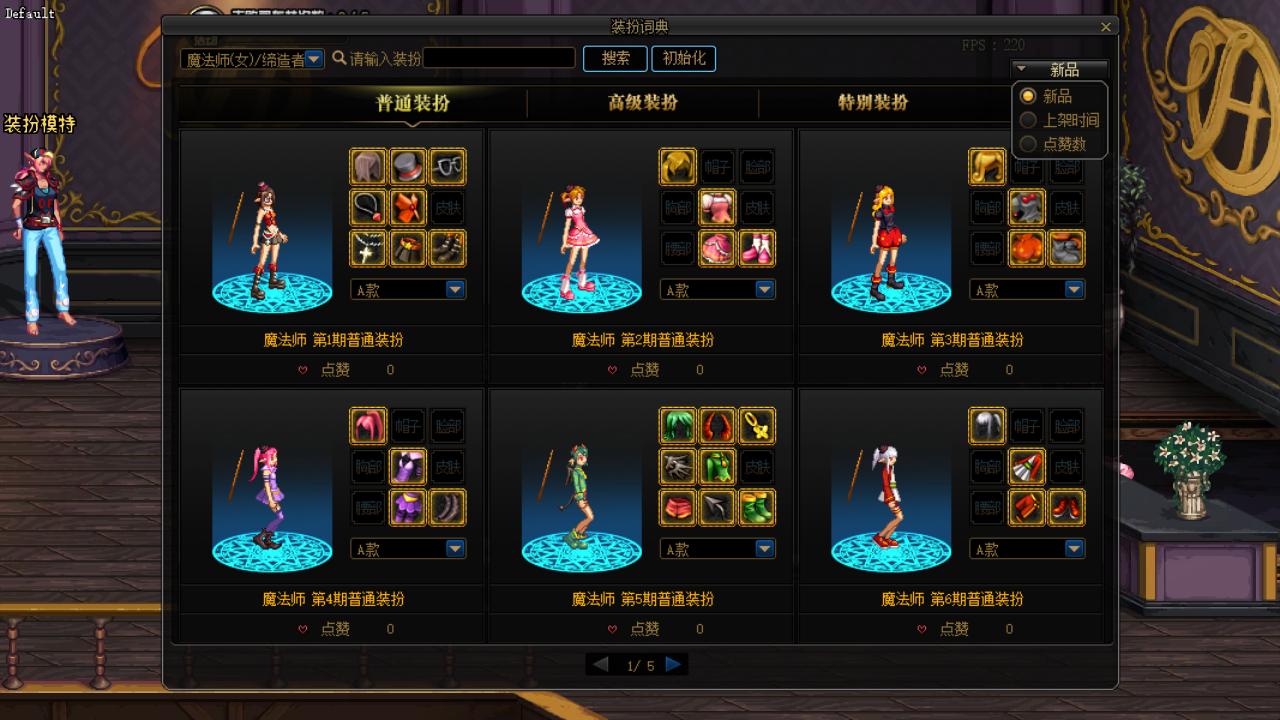Click the pink hair icon of 第4期普通装扮
Viewport: 1280px width, 720px height.
pyautogui.click(x=368, y=425)
